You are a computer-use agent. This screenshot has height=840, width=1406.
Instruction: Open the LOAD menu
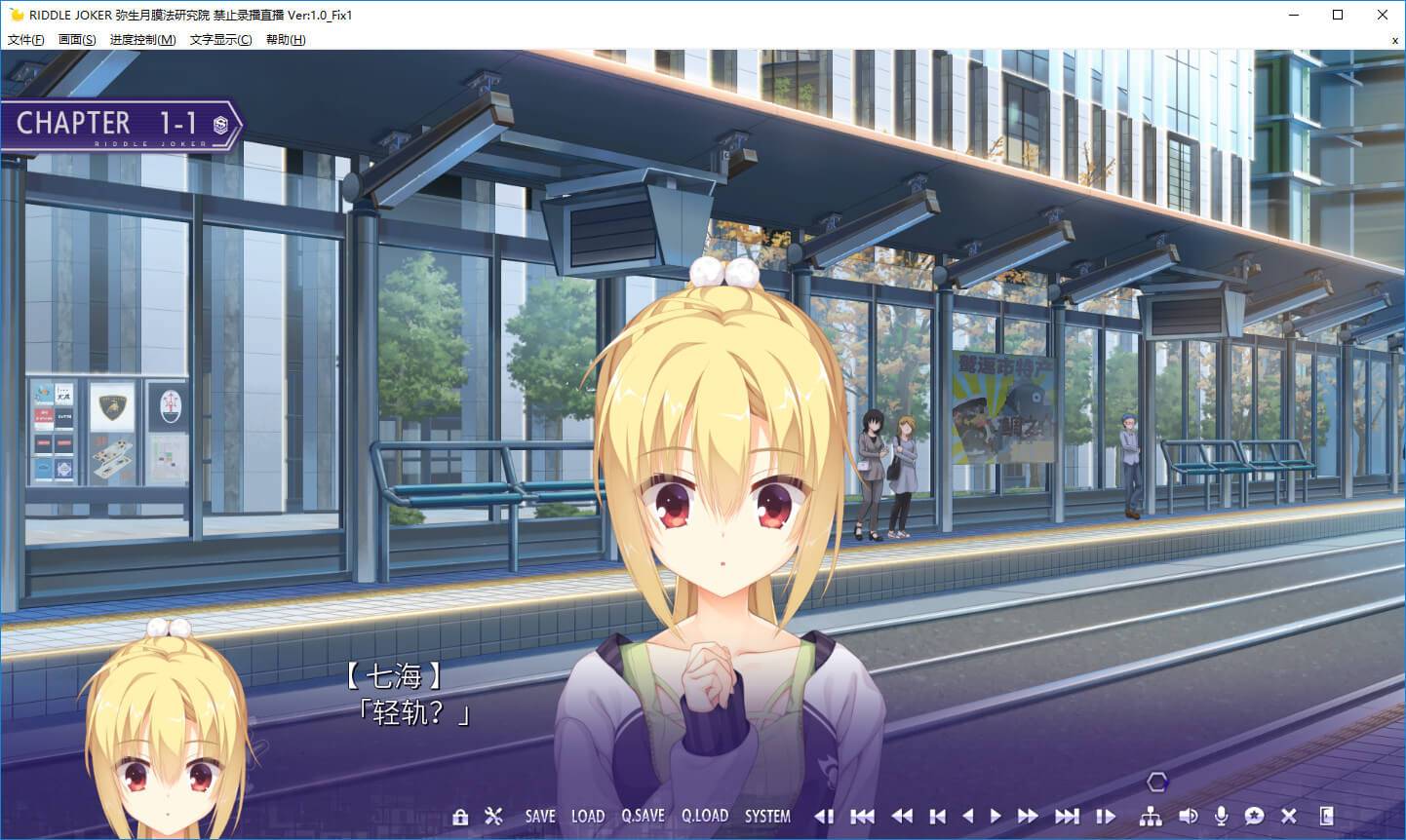pos(587,817)
